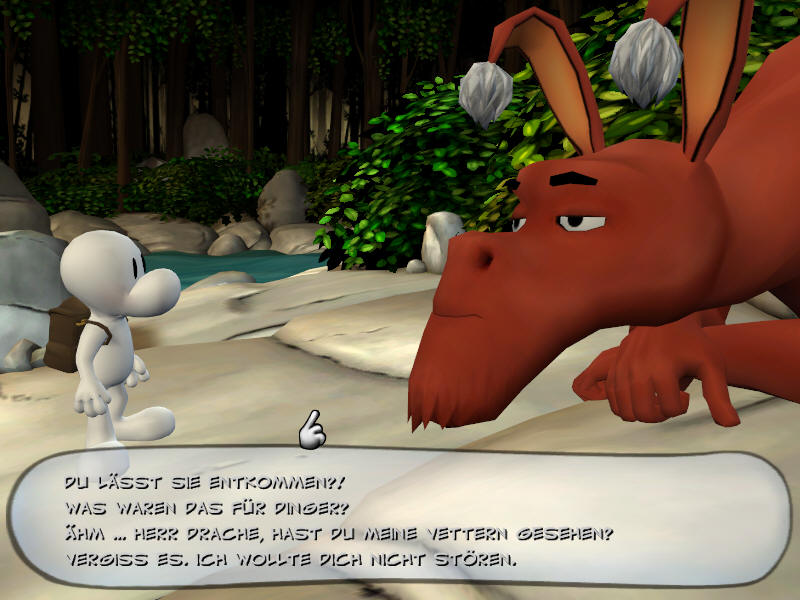Ask Herr Drache about meine Vettern
Viewport: 800px width, 600px height.
pyautogui.click(x=338, y=533)
